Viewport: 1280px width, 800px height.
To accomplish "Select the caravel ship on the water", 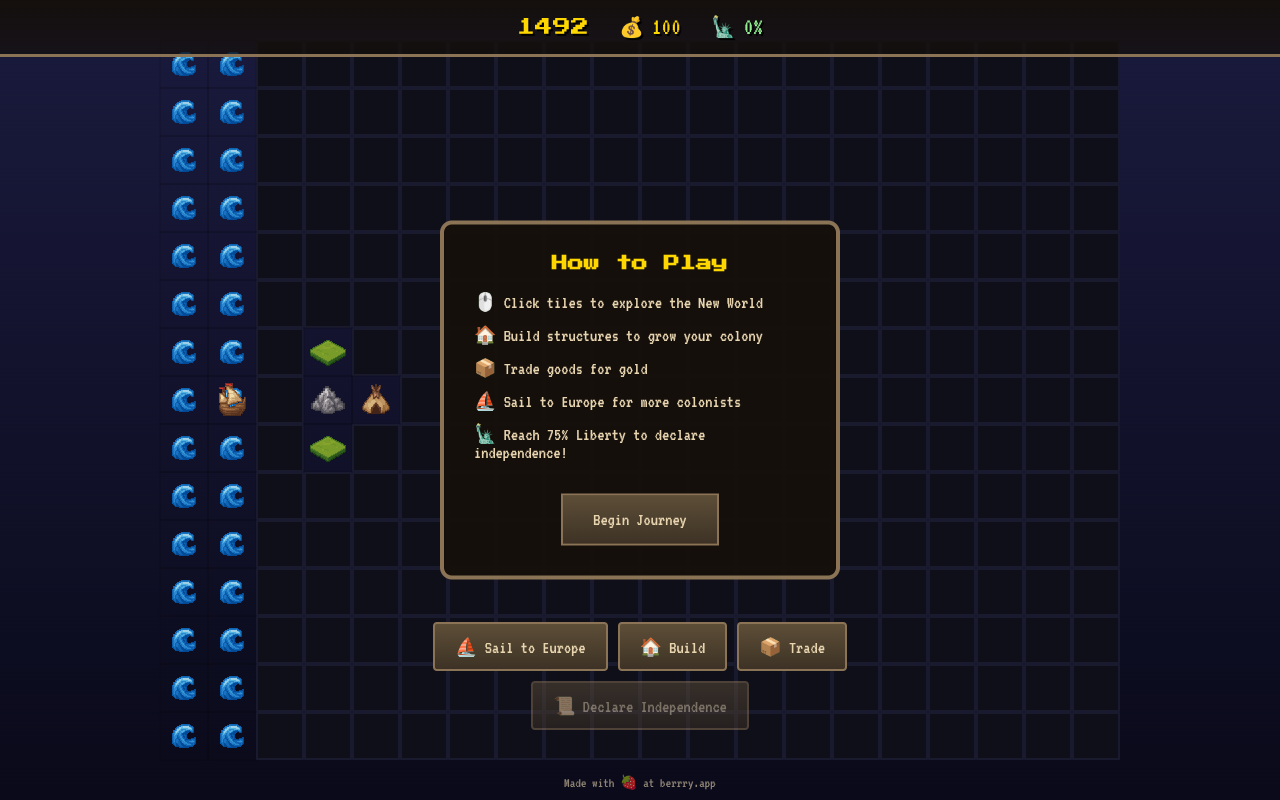I will 231,399.
